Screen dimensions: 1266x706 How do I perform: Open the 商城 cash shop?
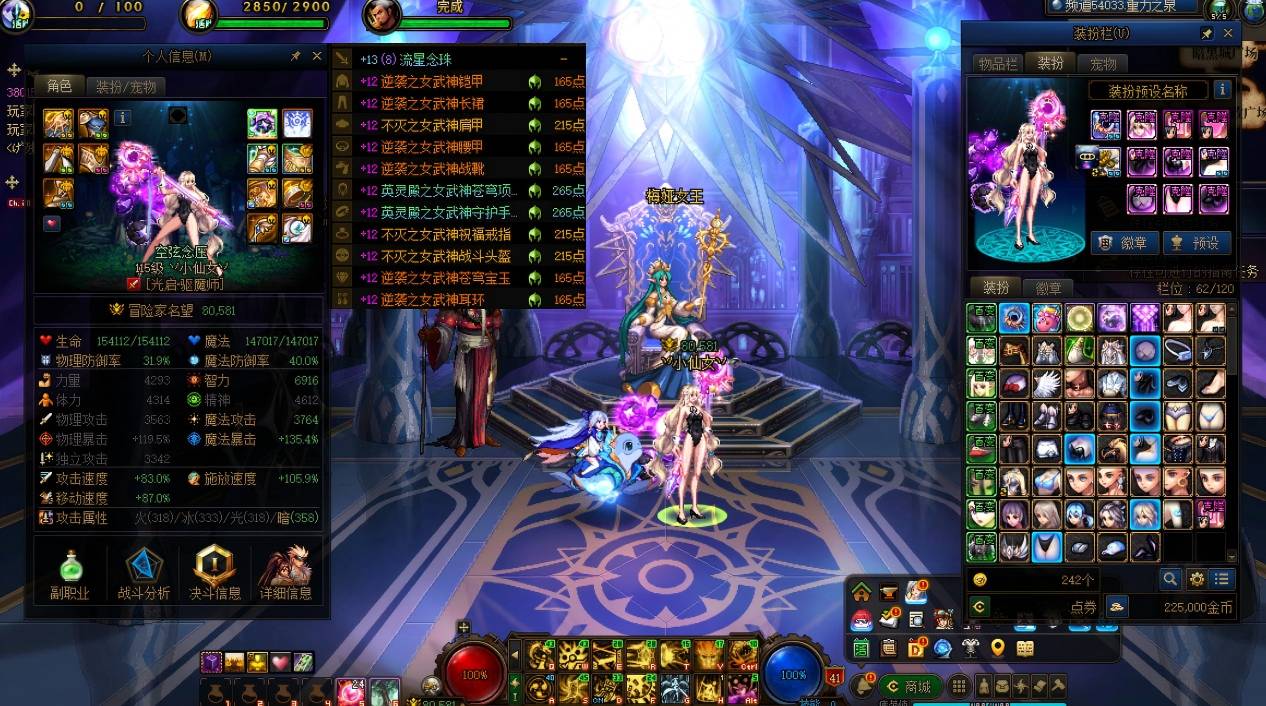908,686
